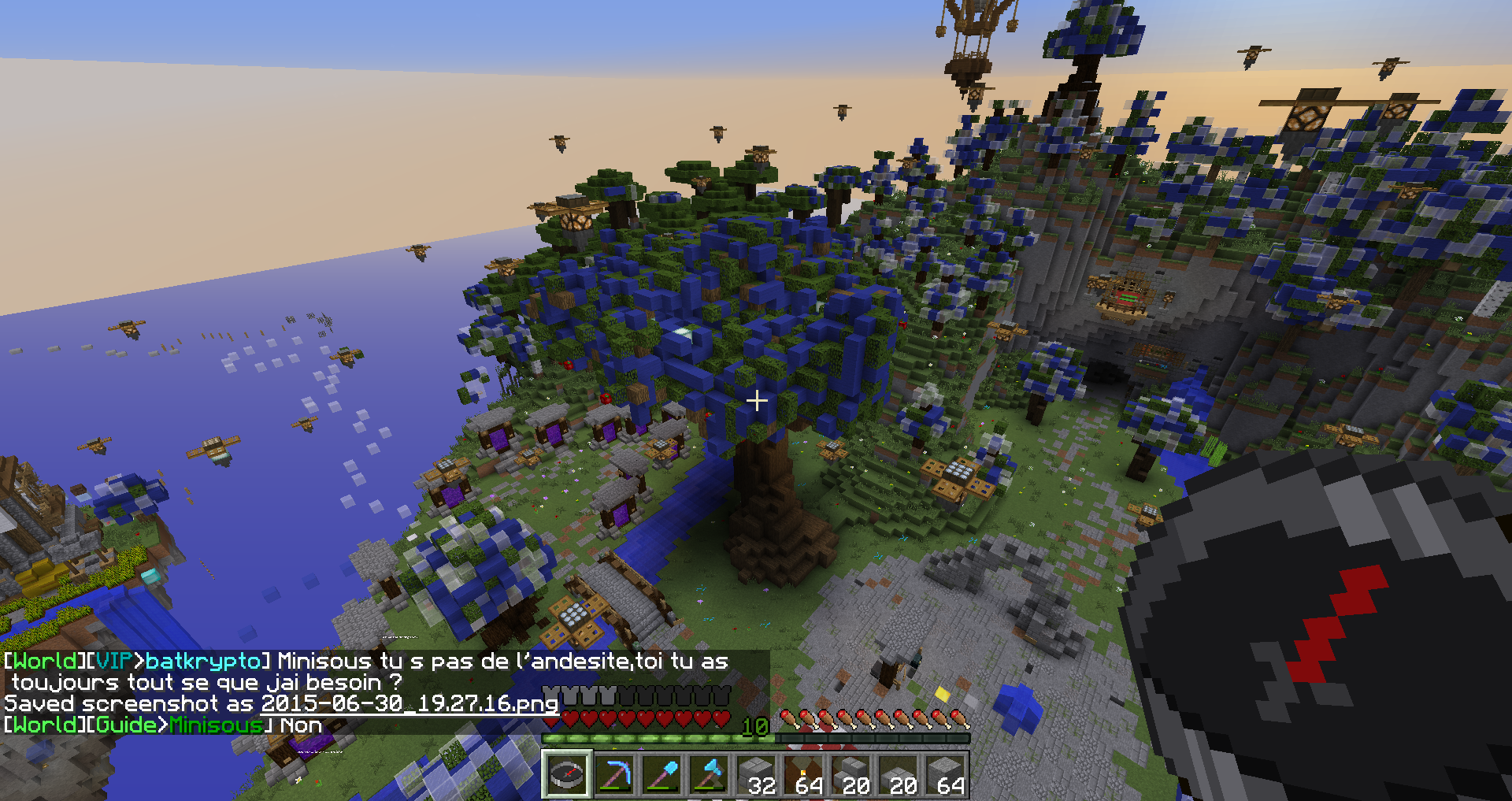Choose the stone brick slab slot
Image resolution: width=1512 pixels, height=801 pixels.
(x=898, y=775)
